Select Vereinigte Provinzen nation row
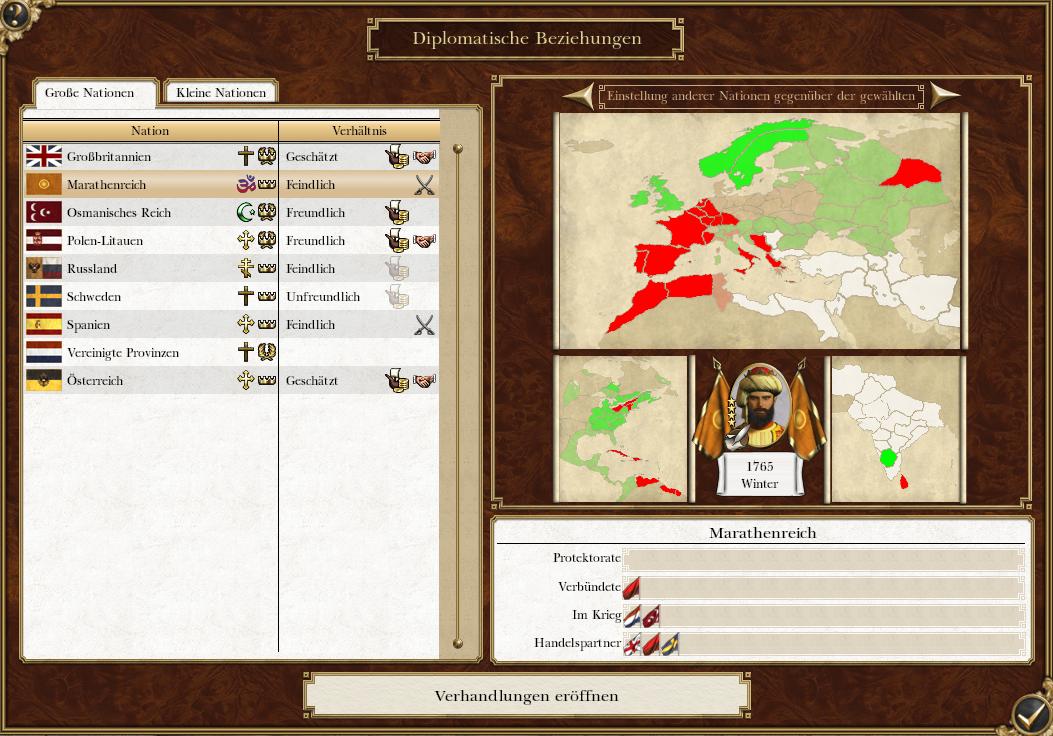 pos(123,353)
